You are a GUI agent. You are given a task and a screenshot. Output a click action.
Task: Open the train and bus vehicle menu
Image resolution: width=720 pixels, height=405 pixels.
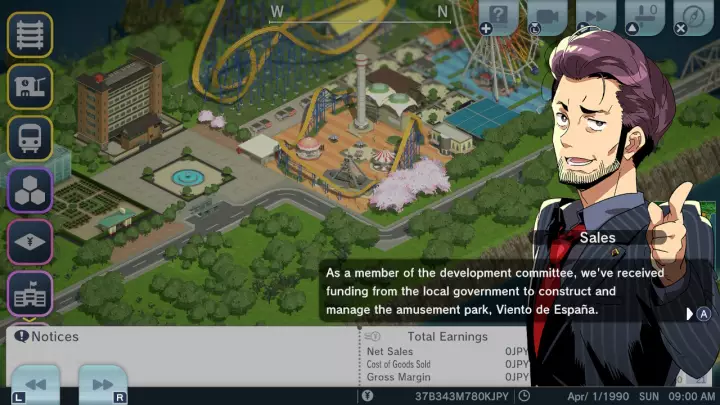pos(30,138)
